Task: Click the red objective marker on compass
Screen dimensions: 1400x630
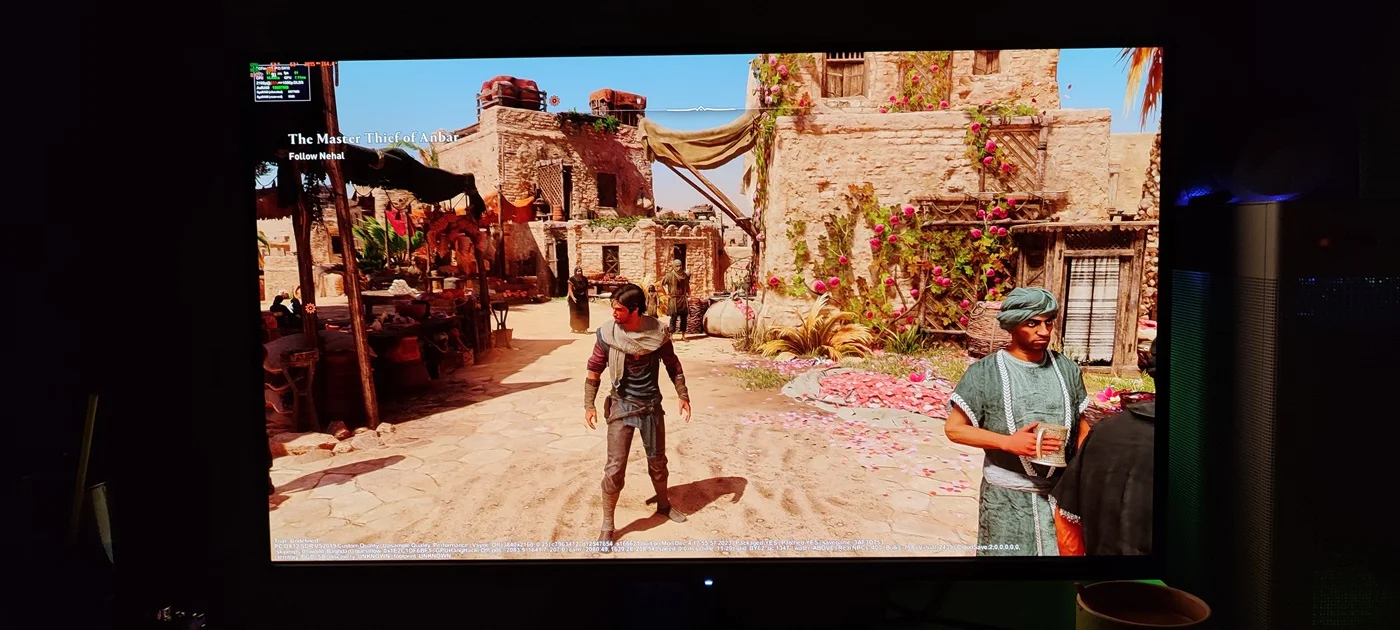Action: click(x=555, y=100)
